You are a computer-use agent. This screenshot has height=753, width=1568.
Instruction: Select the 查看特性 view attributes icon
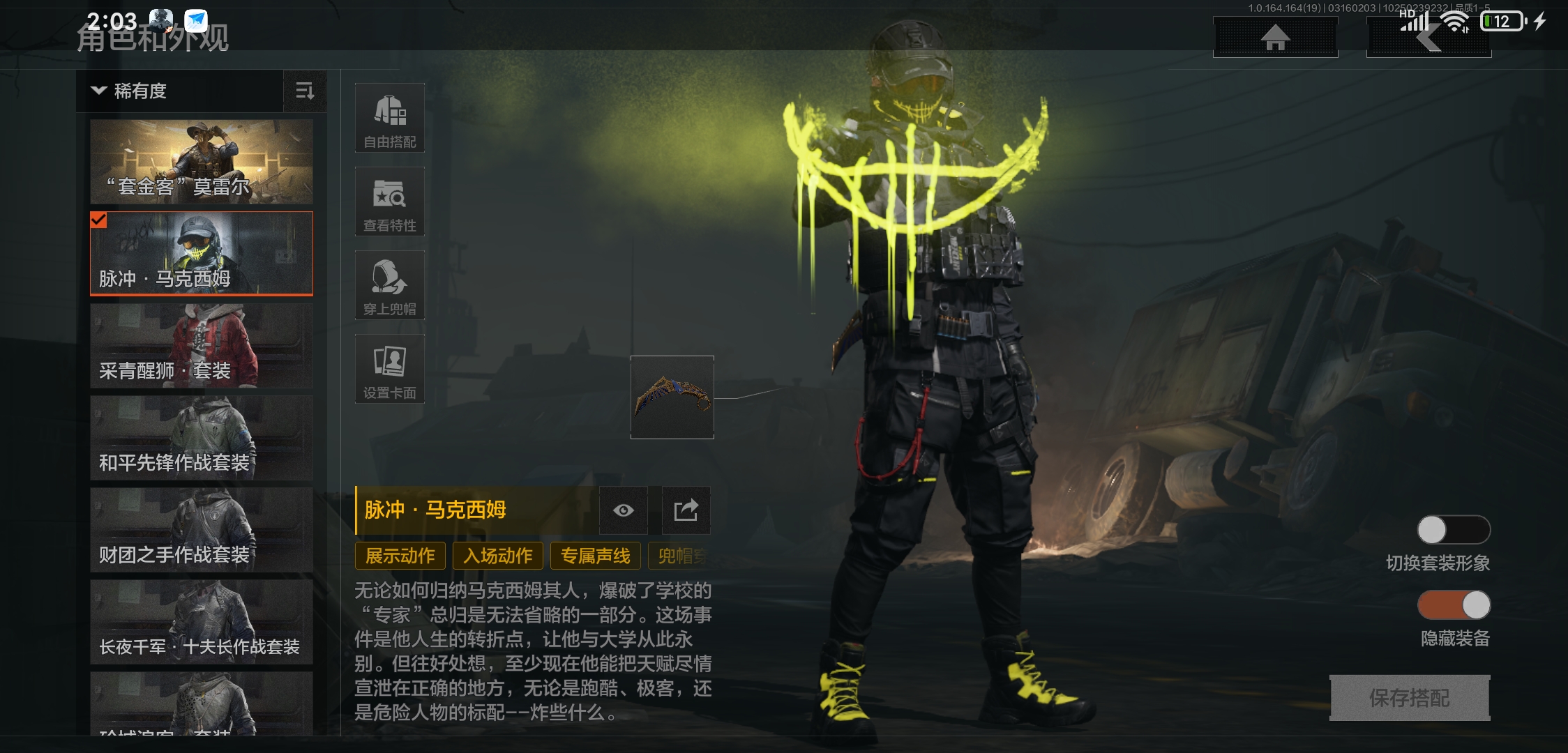389,202
